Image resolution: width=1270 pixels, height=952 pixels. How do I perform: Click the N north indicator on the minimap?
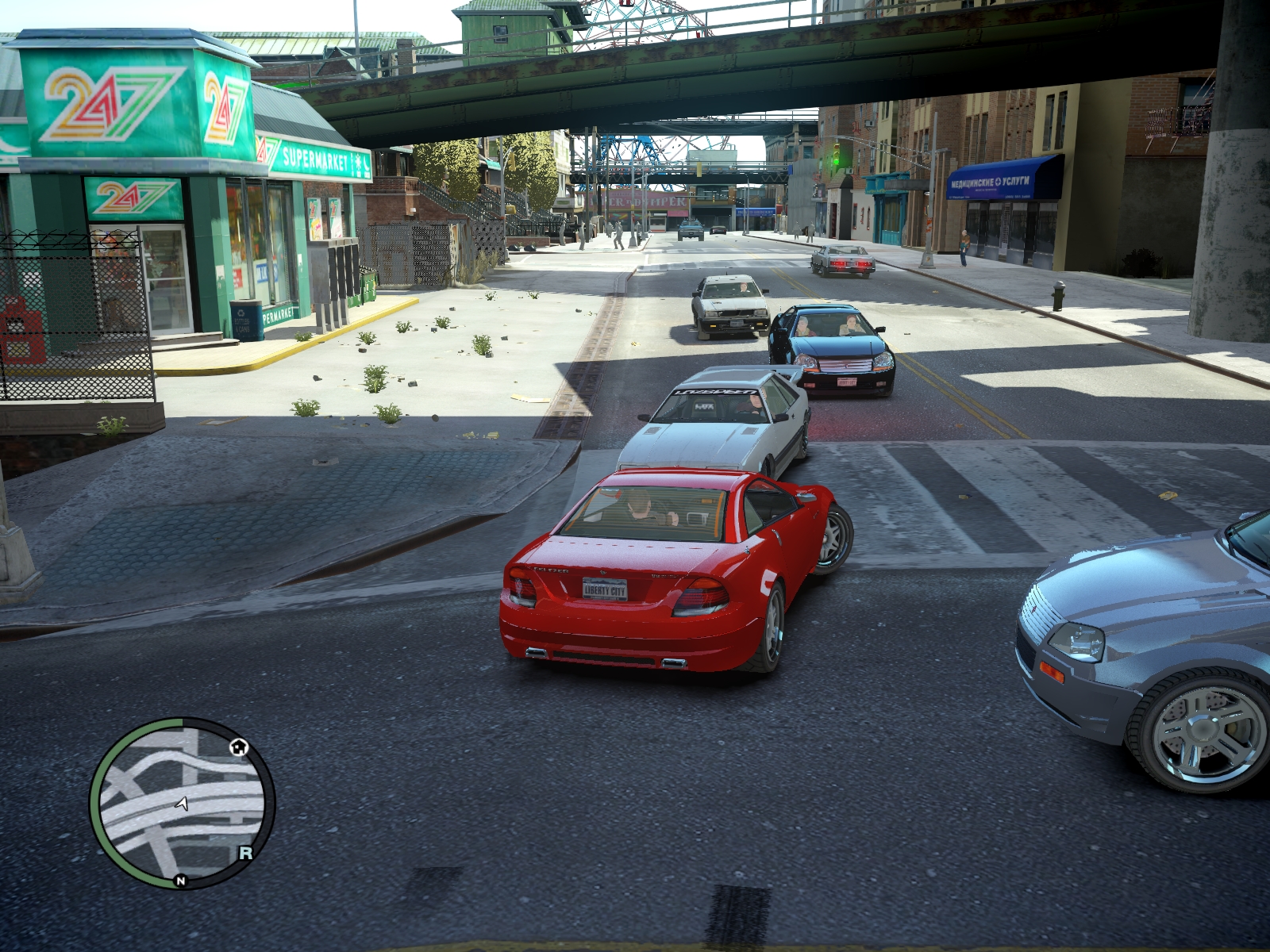pyautogui.click(x=181, y=881)
